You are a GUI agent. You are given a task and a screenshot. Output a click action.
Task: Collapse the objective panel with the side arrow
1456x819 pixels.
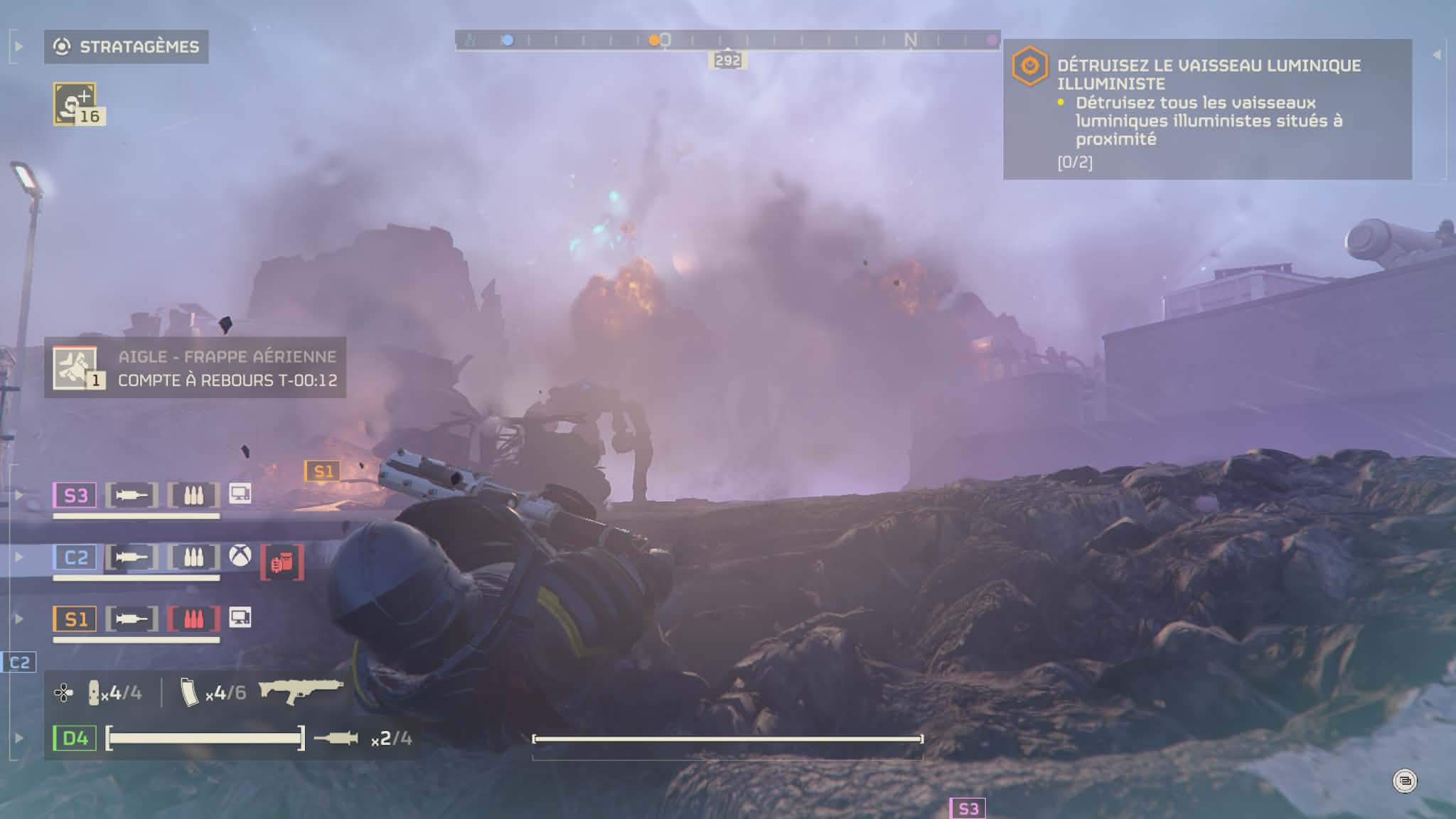[x=1436, y=55]
